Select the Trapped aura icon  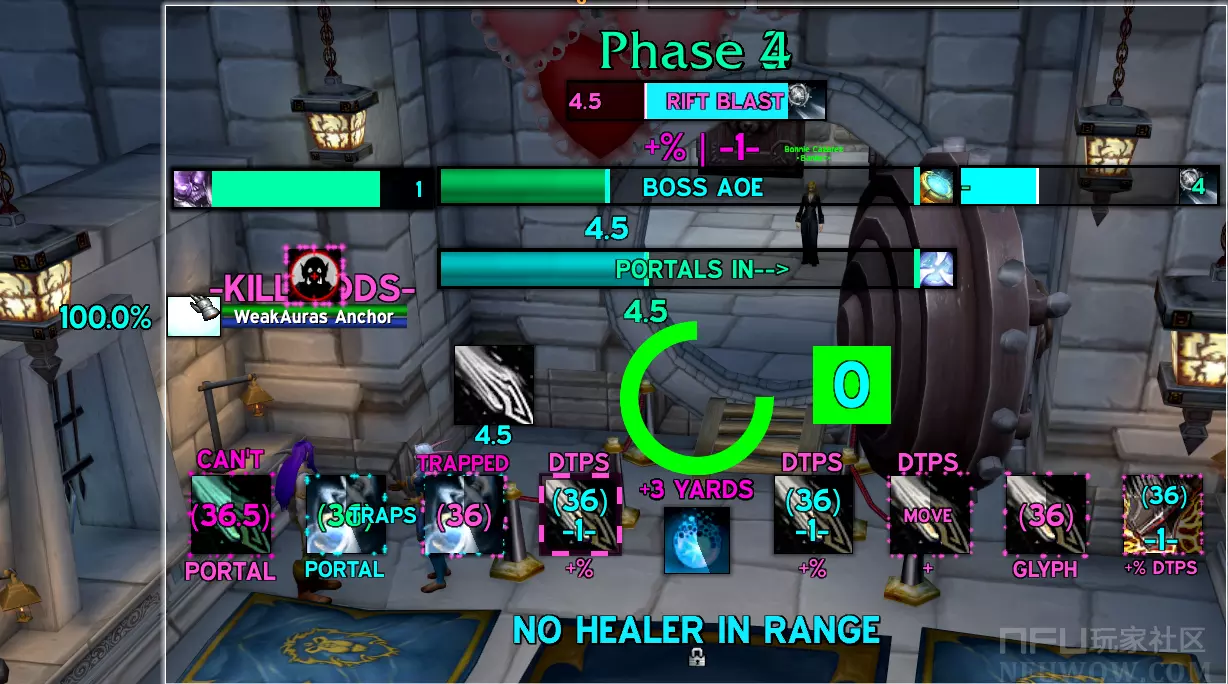(463, 515)
